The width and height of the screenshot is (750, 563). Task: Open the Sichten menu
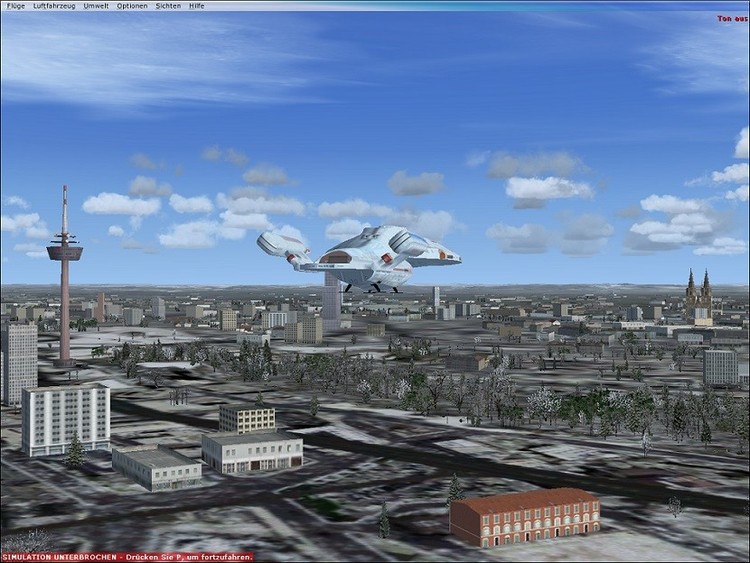168,5
